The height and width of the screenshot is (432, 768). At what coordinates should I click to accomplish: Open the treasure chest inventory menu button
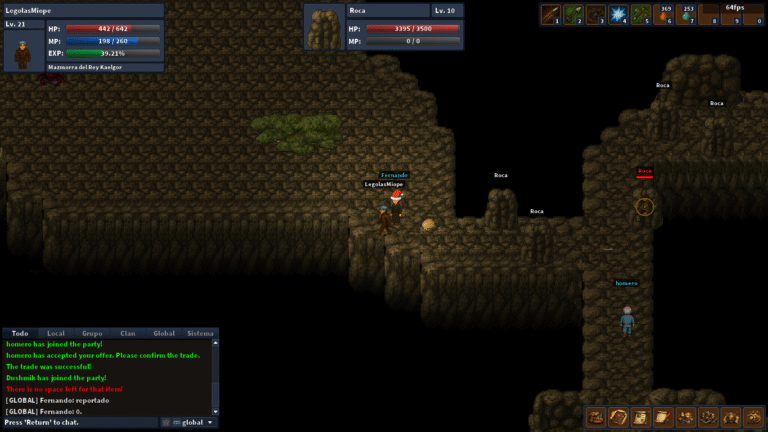(595, 416)
